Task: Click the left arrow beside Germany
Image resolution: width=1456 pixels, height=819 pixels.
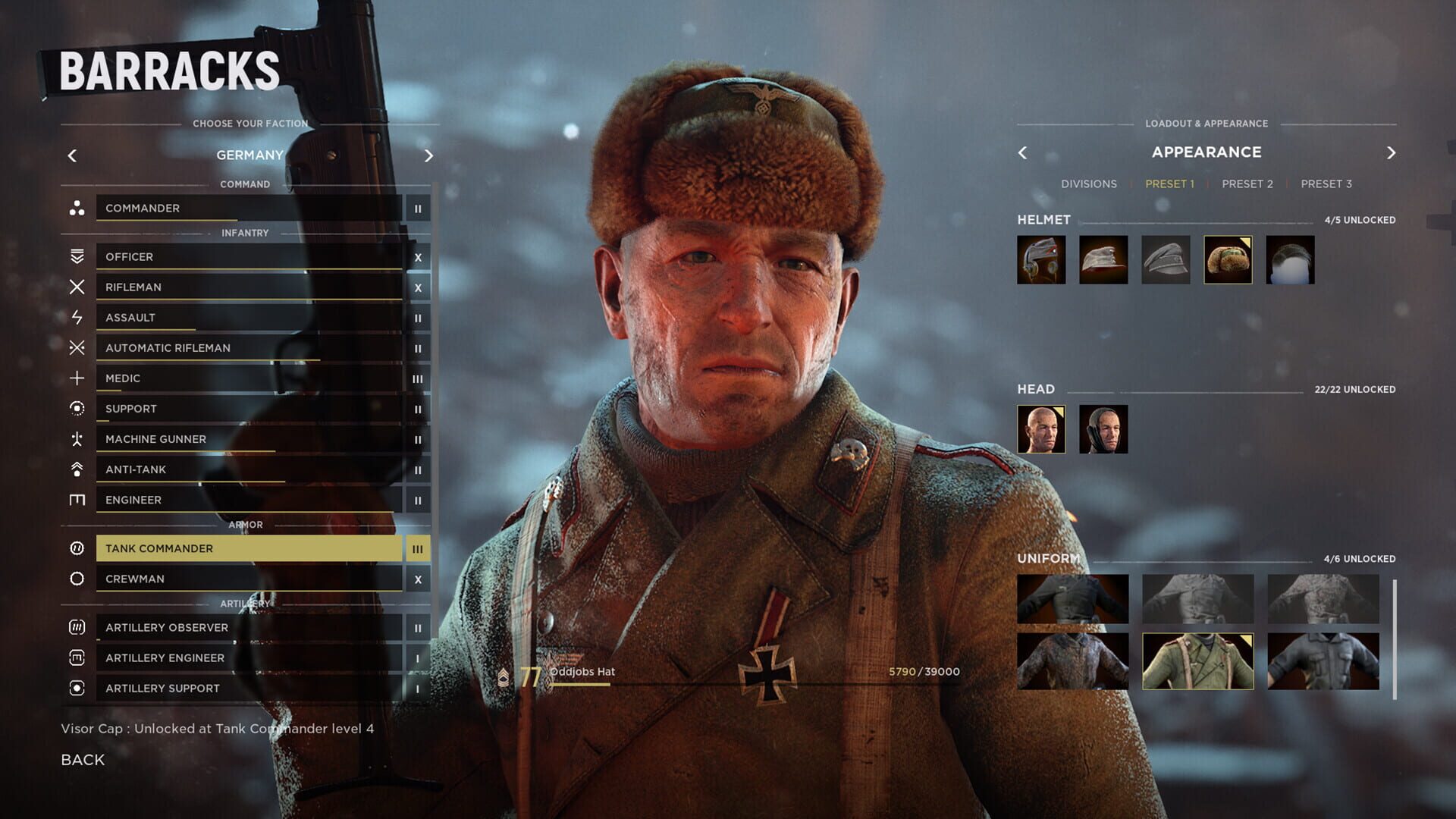Action: (x=72, y=155)
